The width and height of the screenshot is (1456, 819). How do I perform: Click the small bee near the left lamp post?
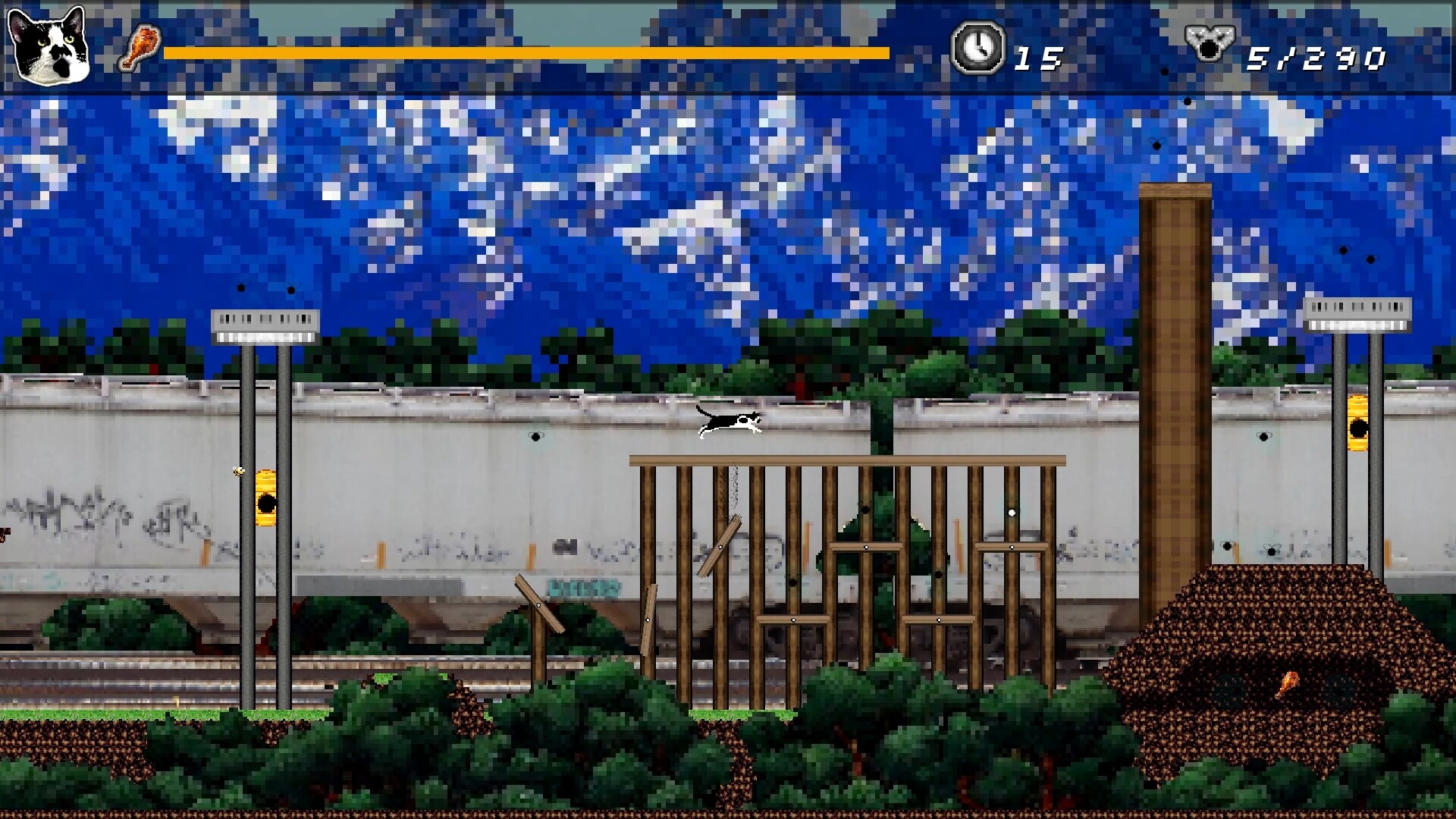237,471
